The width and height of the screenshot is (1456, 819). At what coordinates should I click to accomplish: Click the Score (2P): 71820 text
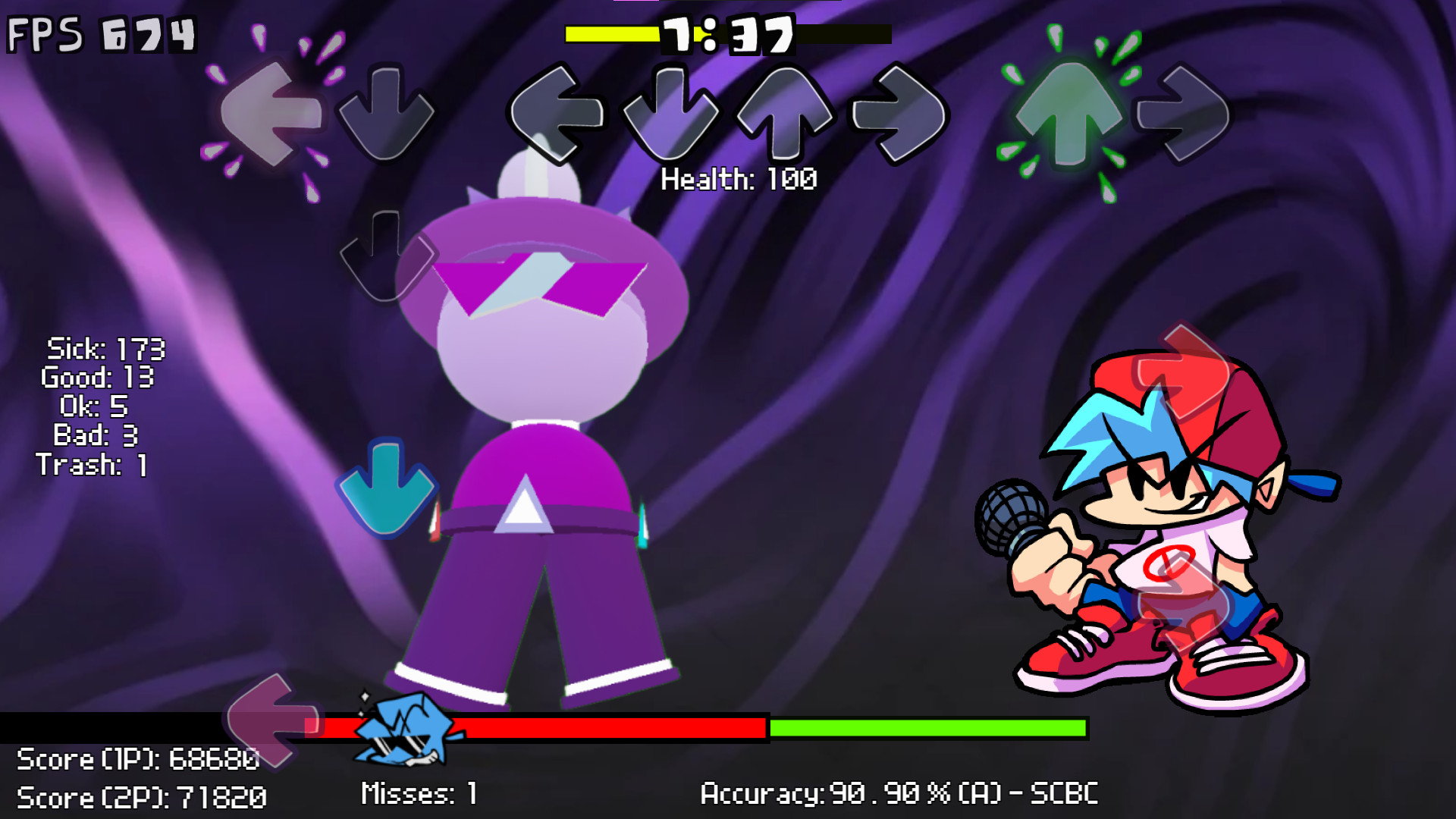tap(140, 796)
